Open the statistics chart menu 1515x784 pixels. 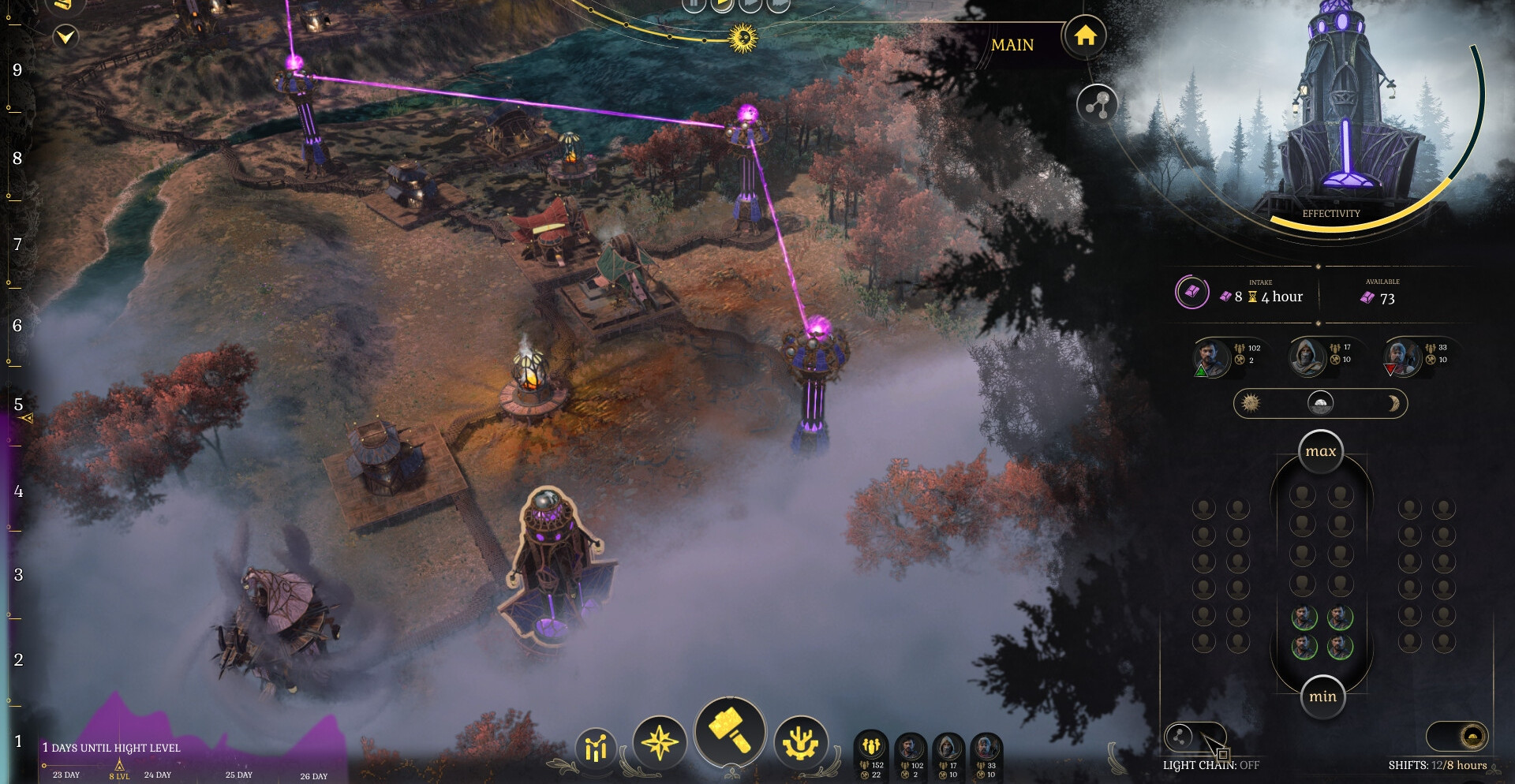point(597,747)
